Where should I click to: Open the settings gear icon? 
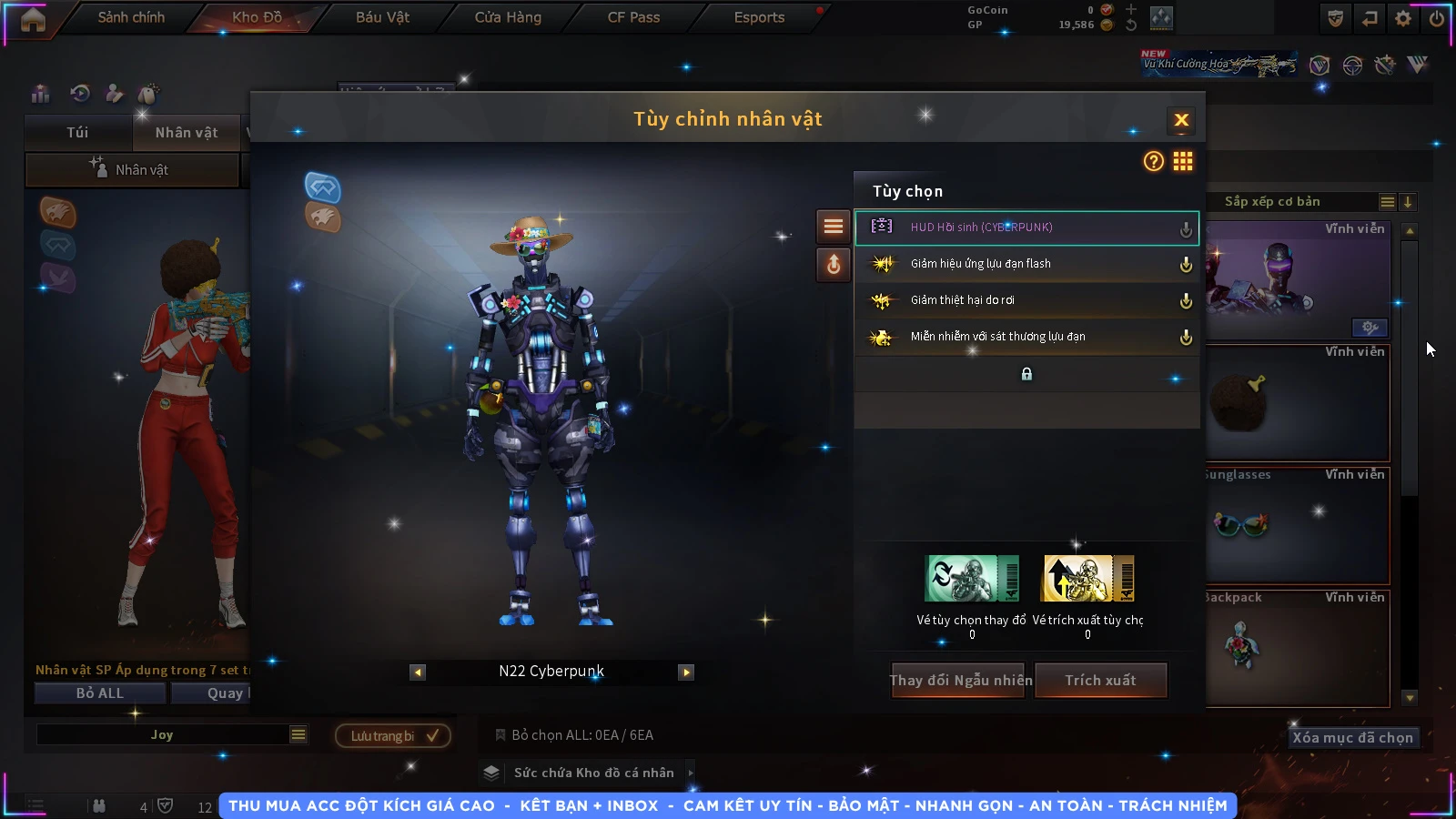pos(1403,18)
